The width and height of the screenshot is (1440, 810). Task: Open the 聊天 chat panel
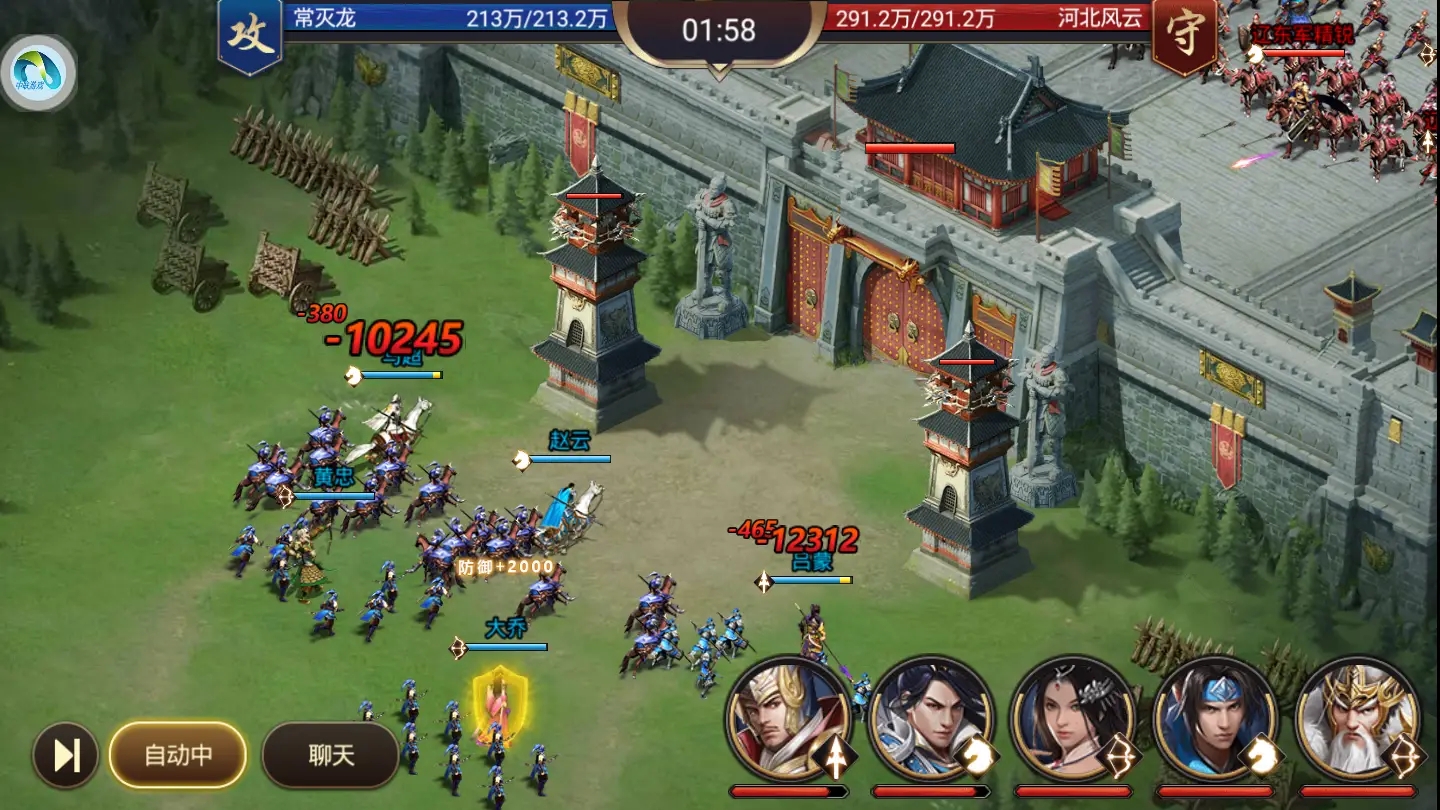[x=331, y=755]
